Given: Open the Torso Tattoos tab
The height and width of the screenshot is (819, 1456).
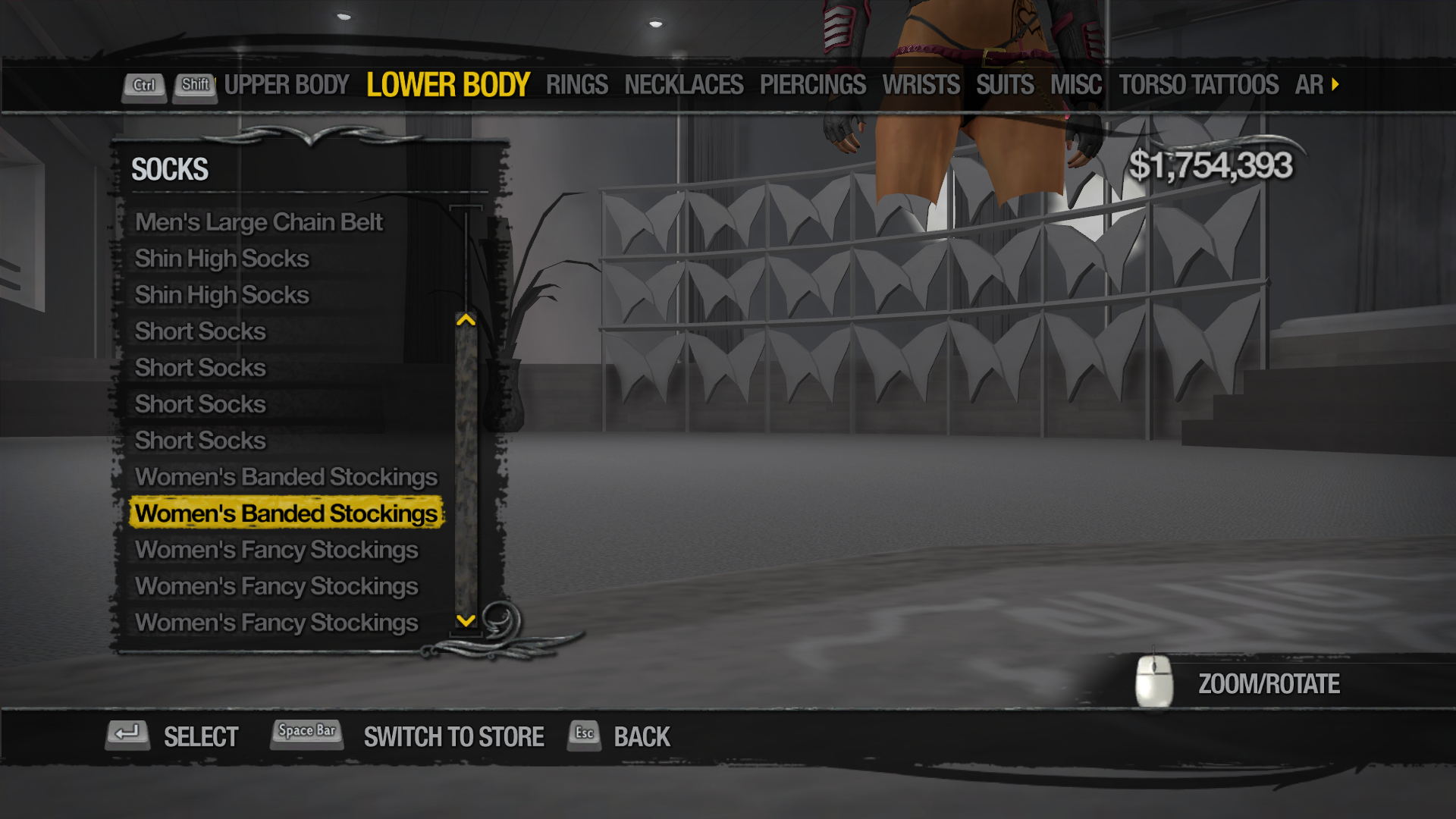Looking at the screenshot, I should click(1198, 85).
